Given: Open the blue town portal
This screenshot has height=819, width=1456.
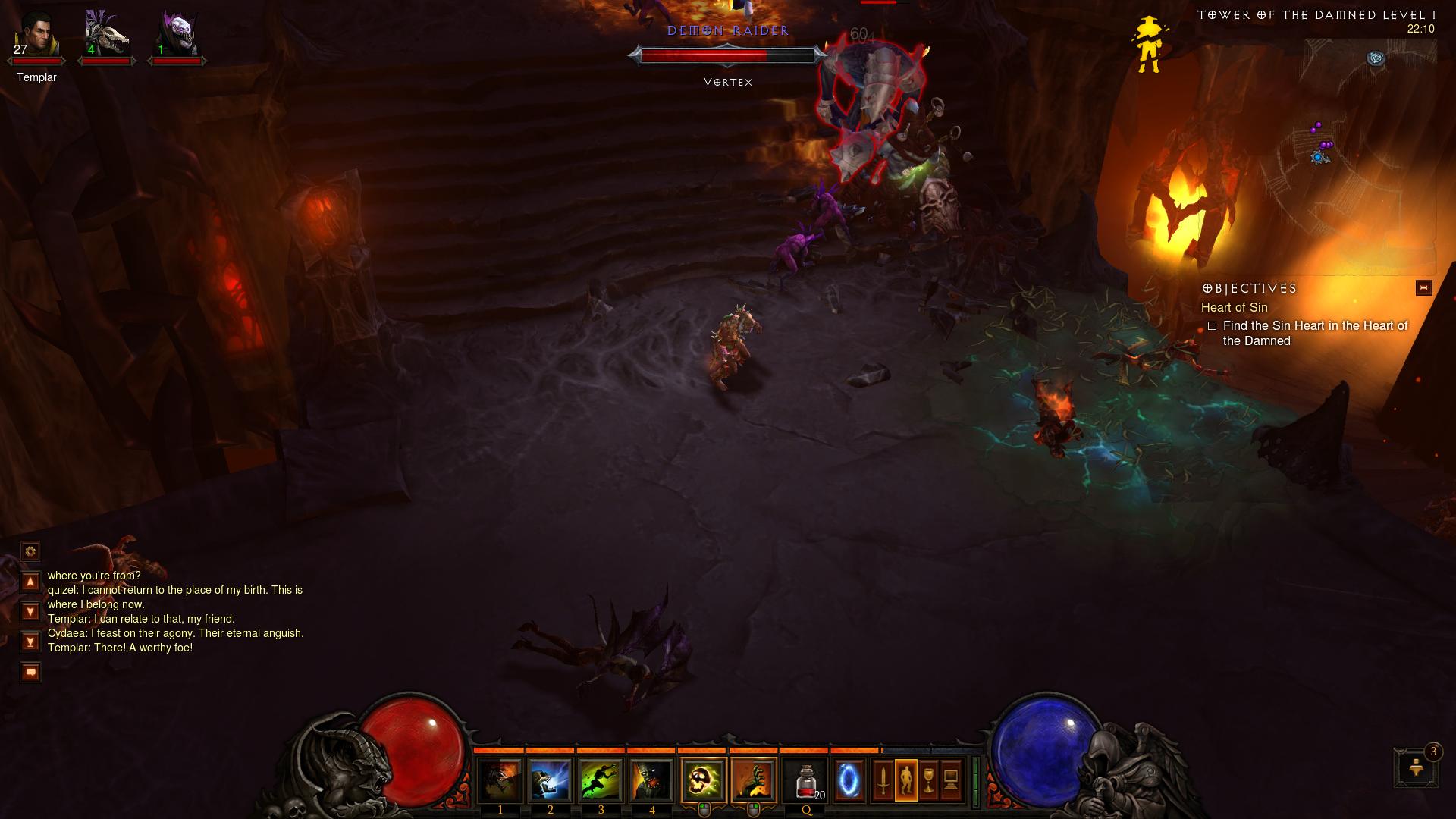Looking at the screenshot, I should coord(849,780).
